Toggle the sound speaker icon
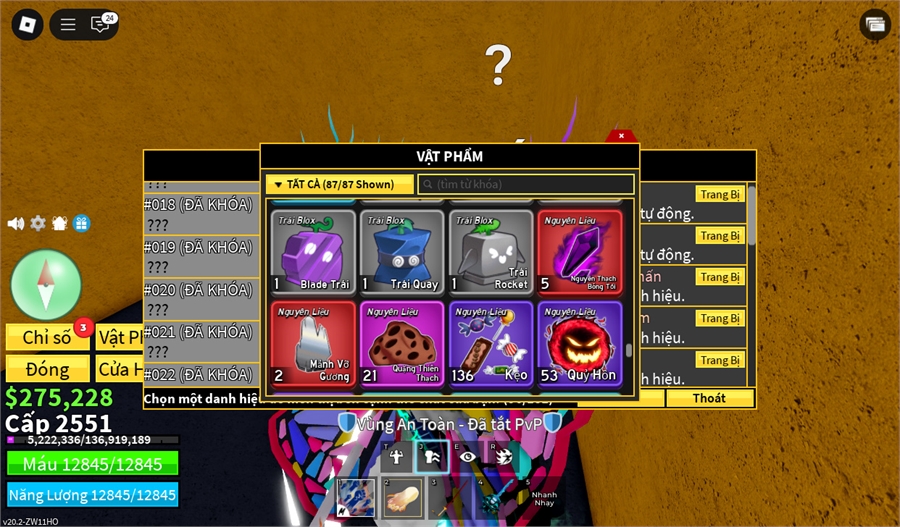 click(x=16, y=223)
